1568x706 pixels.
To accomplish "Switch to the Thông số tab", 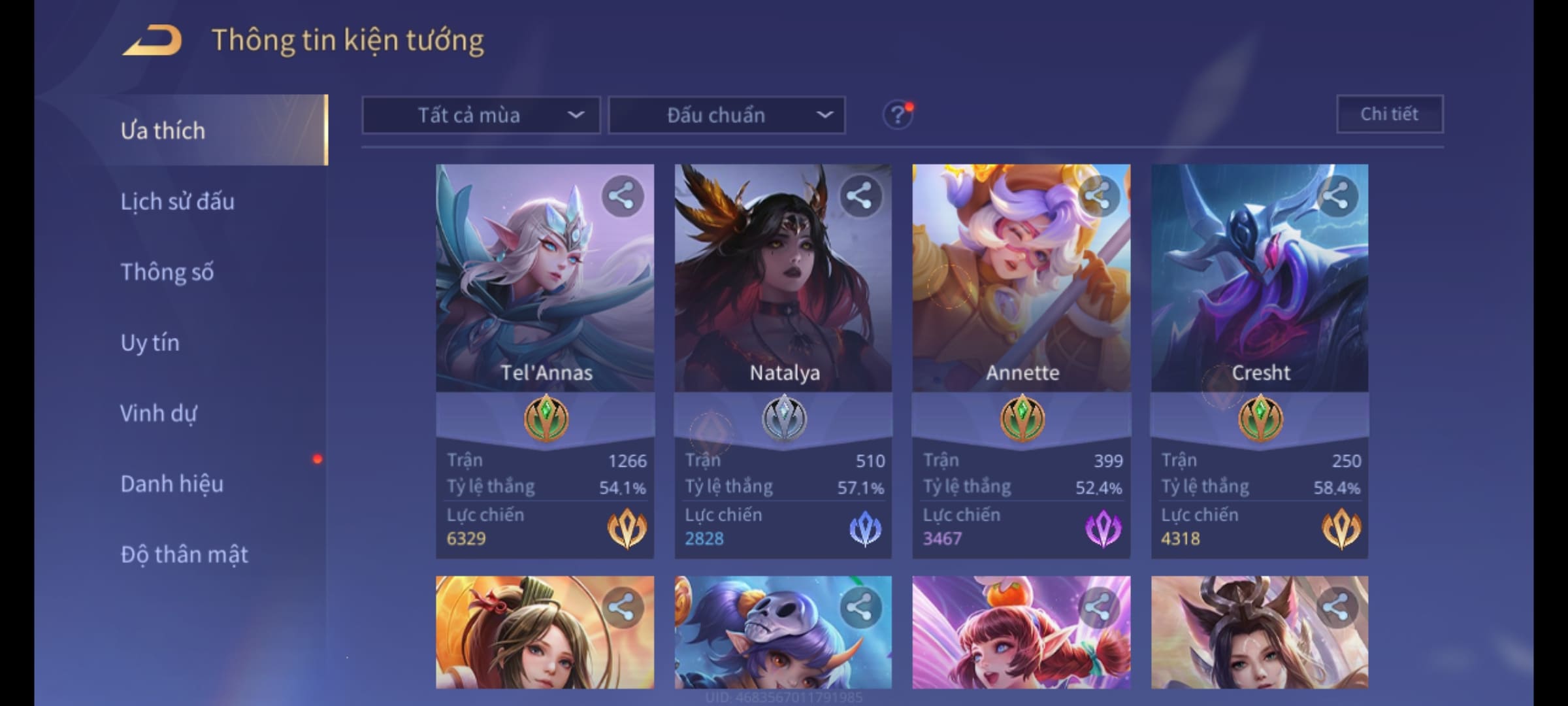I will [167, 272].
